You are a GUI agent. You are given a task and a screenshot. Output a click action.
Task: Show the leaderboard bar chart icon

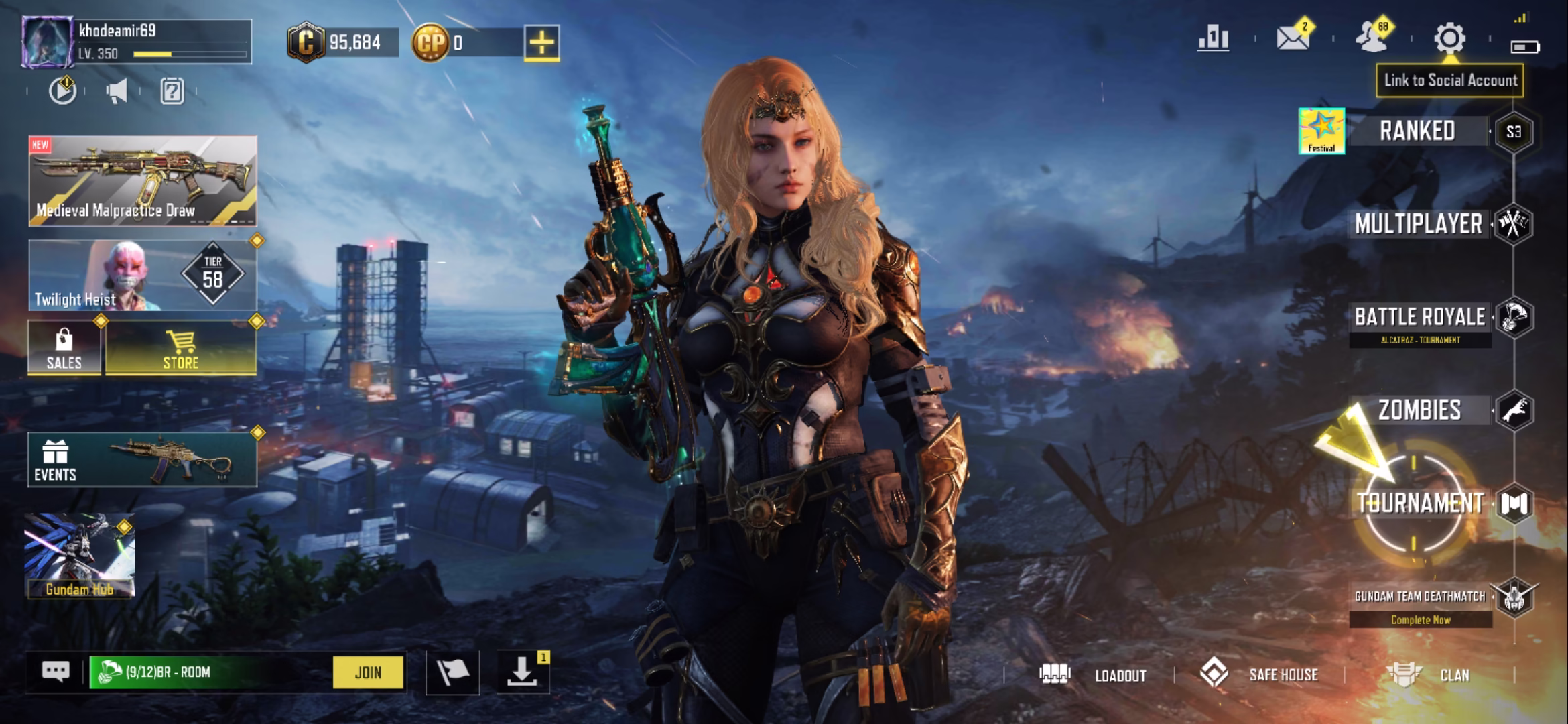click(1214, 38)
